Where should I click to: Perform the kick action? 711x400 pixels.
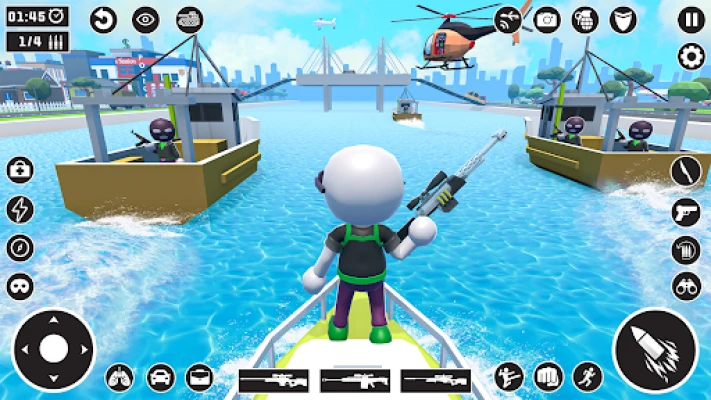click(508, 378)
